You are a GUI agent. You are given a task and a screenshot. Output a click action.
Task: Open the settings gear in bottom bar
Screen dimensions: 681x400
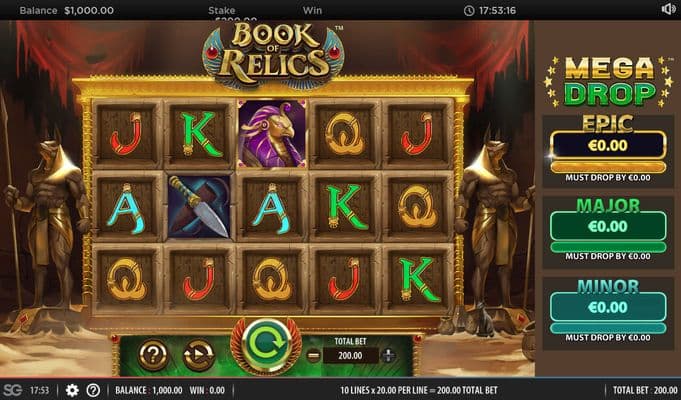click(x=72, y=390)
